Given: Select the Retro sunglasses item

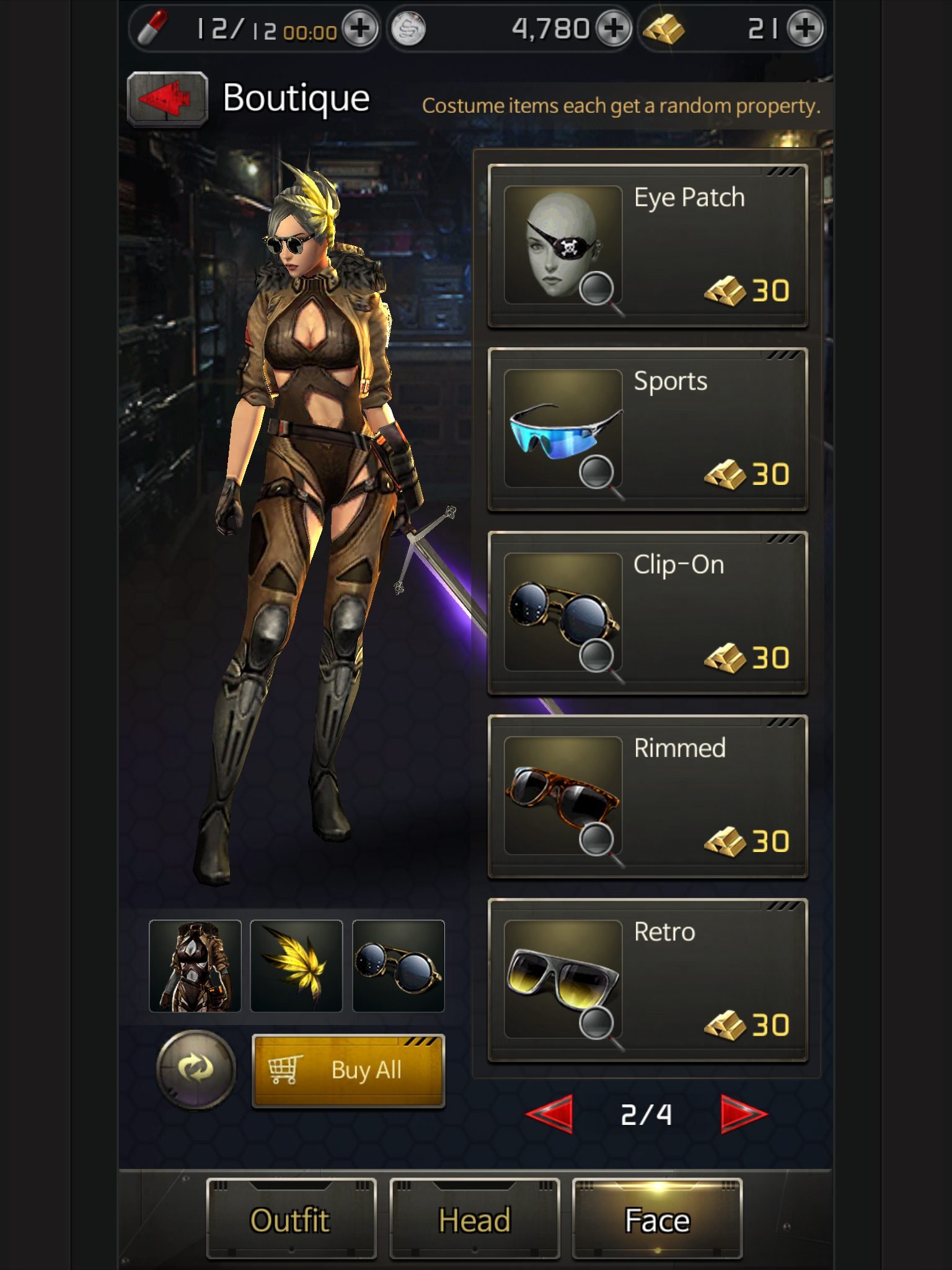Looking at the screenshot, I should pyautogui.click(x=648, y=980).
